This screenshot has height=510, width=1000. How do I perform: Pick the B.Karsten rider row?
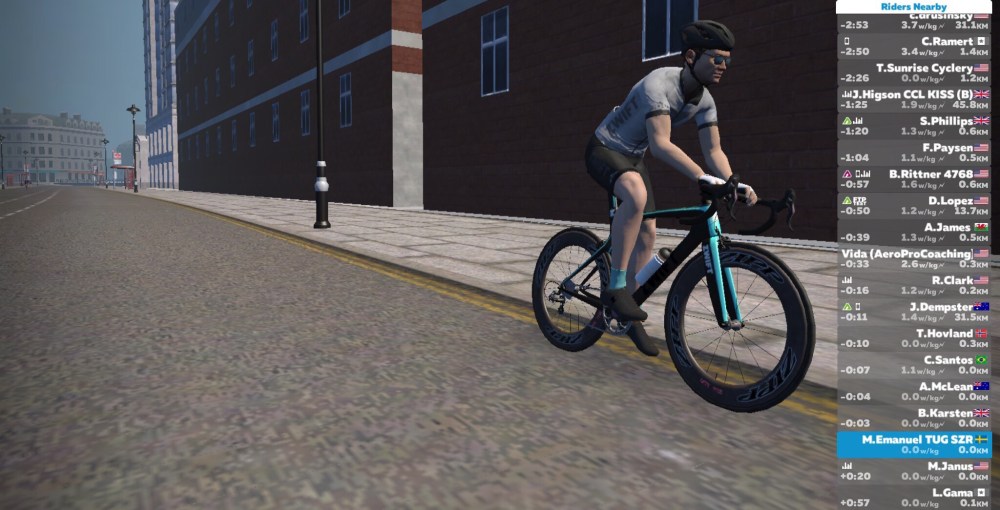pos(915,418)
